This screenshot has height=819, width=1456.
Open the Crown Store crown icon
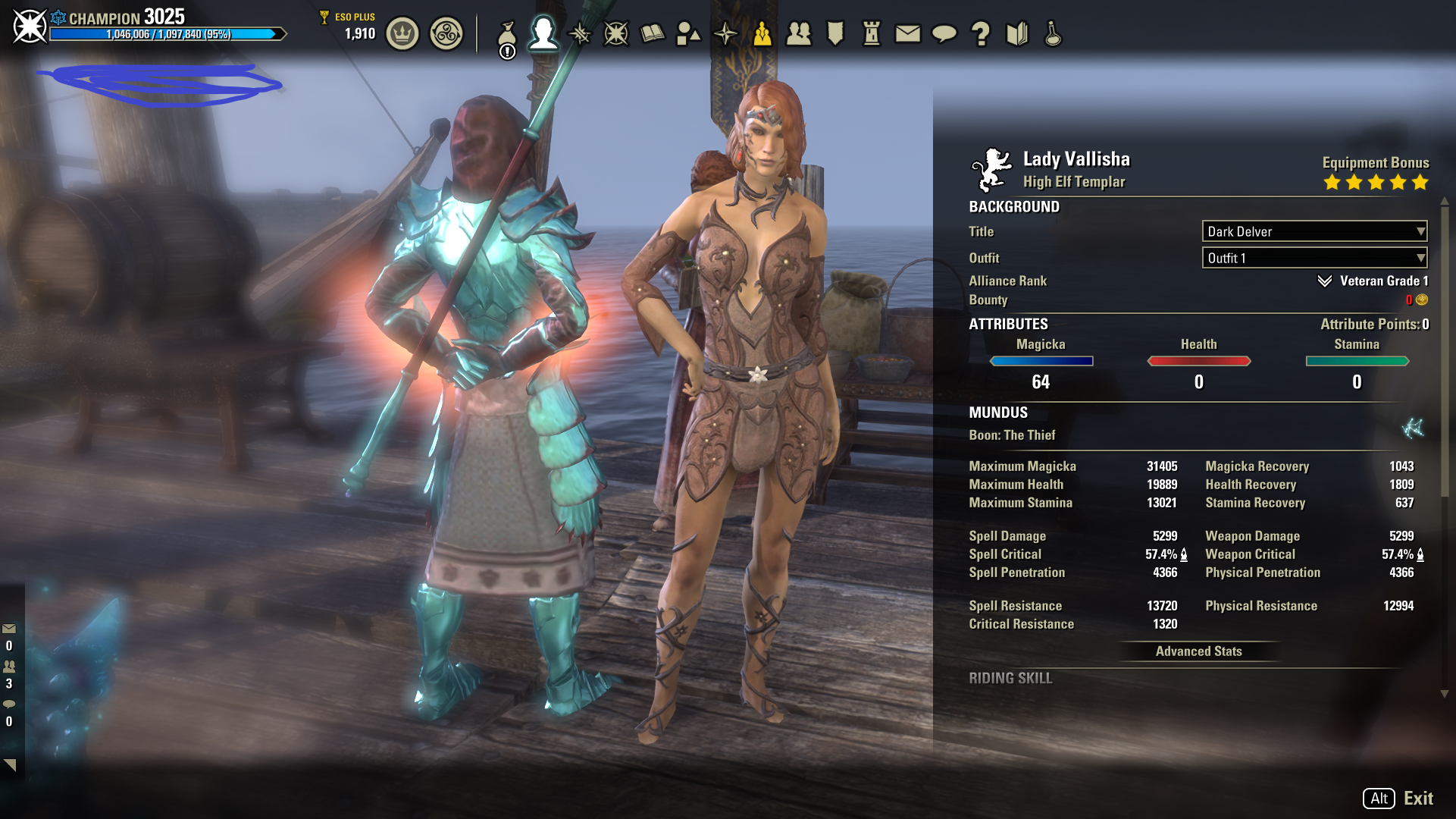(402, 34)
